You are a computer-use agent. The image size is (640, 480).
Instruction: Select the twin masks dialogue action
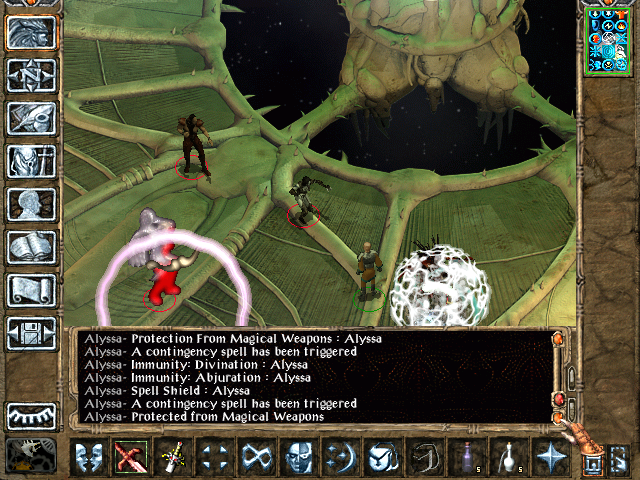(88, 457)
